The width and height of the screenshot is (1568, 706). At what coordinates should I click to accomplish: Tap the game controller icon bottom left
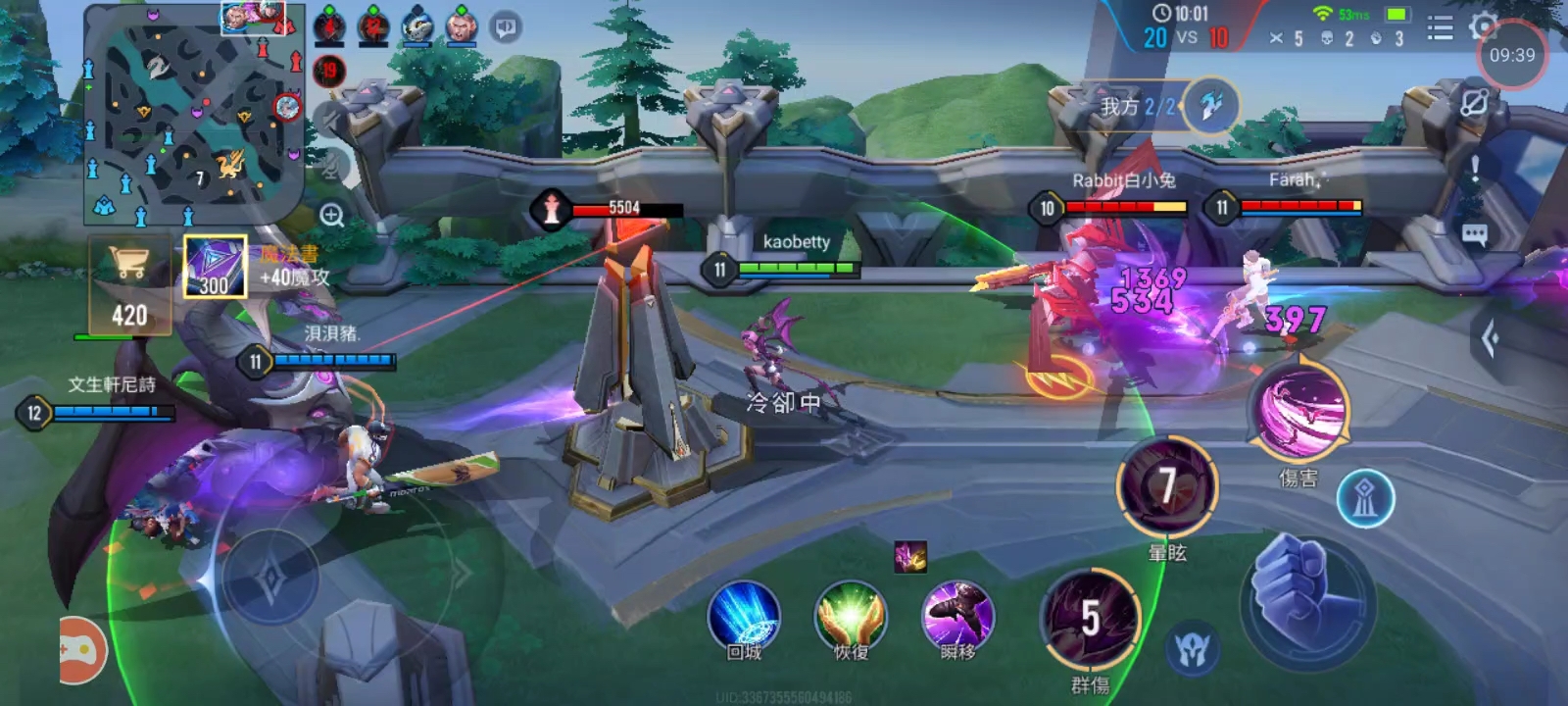pos(80,652)
